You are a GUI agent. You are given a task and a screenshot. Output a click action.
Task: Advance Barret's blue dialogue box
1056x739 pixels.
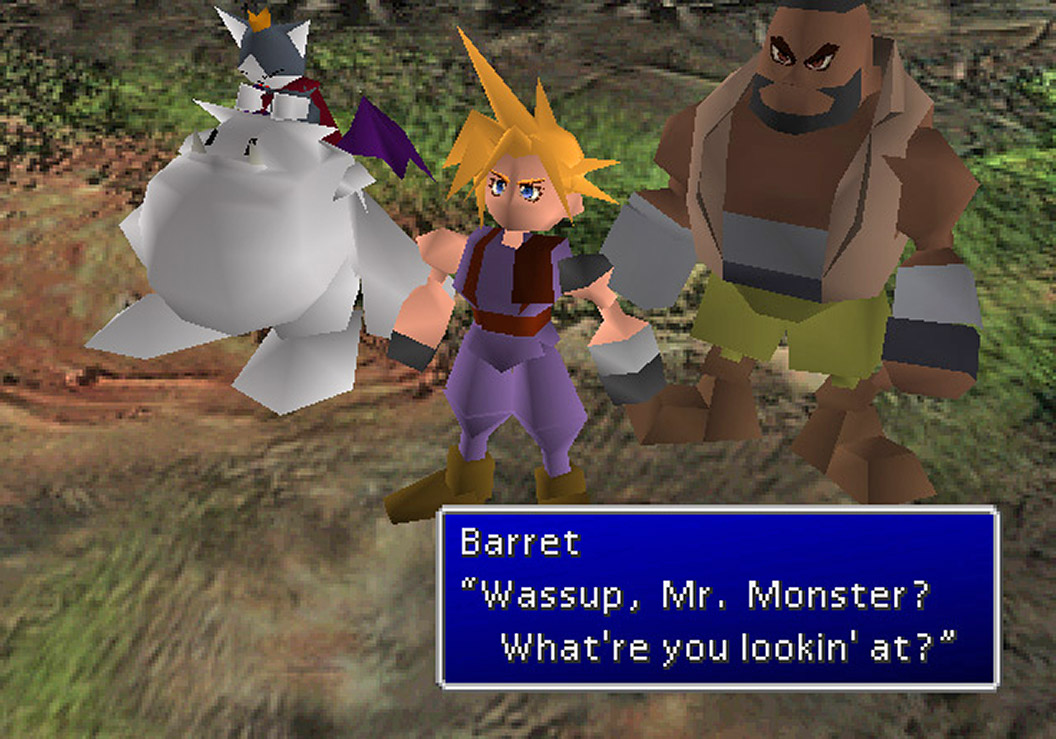[x=718, y=598]
